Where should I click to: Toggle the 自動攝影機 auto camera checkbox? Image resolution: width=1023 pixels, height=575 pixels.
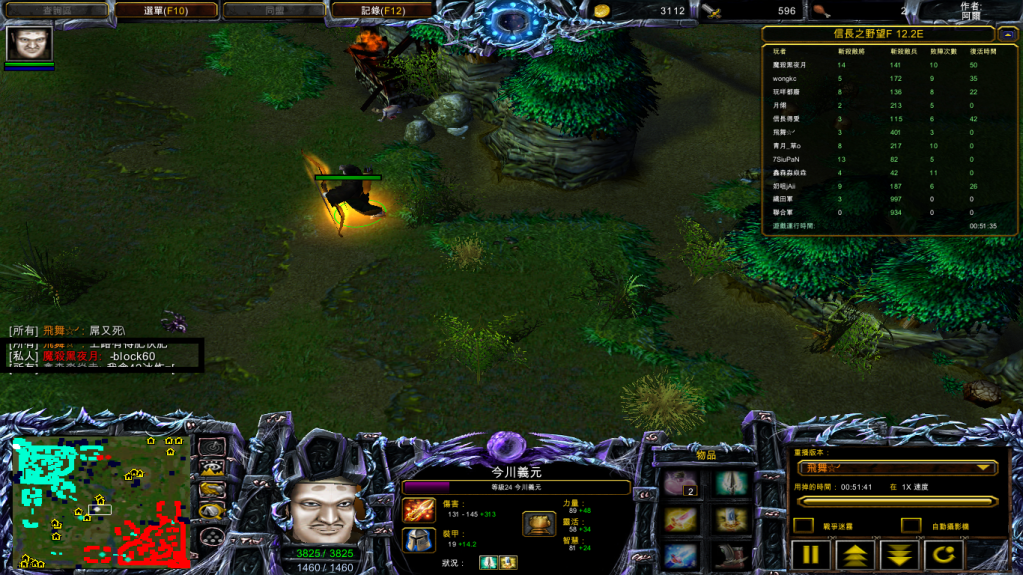pos(910,525)
